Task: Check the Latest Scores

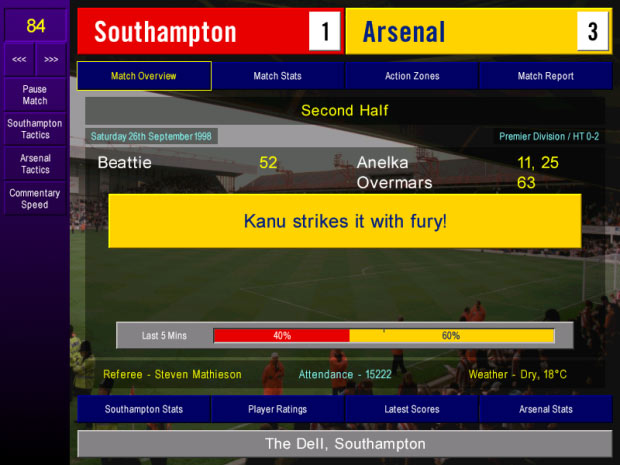Action: (411, 409)
